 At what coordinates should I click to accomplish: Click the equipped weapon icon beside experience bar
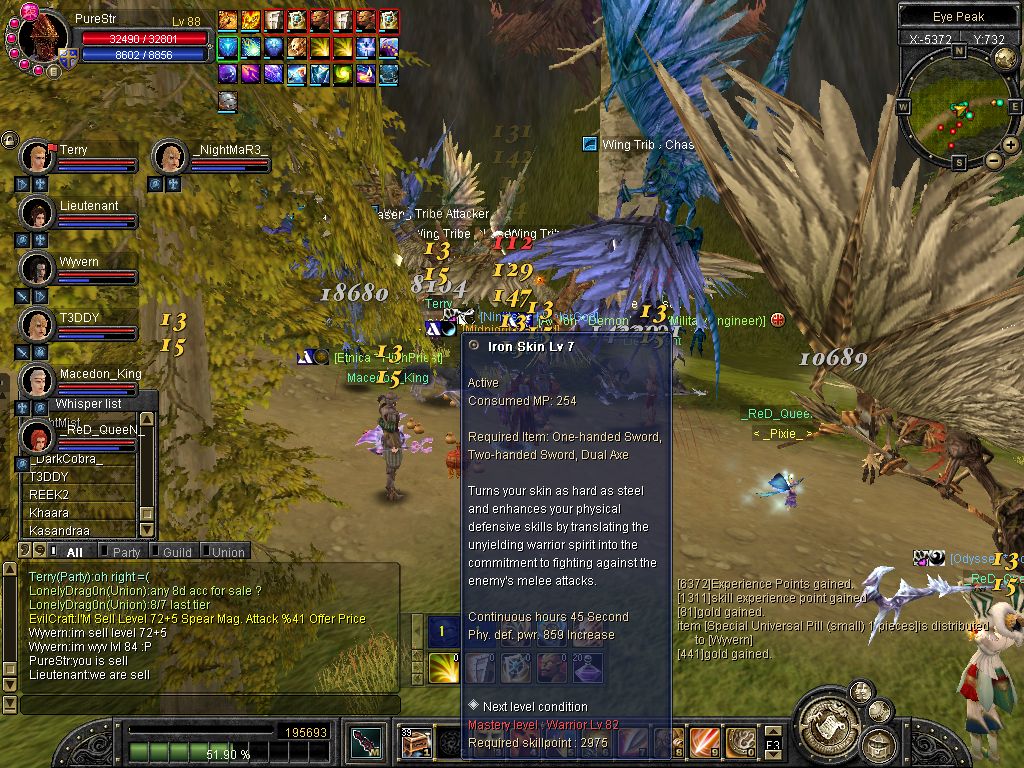click(365, 743)
